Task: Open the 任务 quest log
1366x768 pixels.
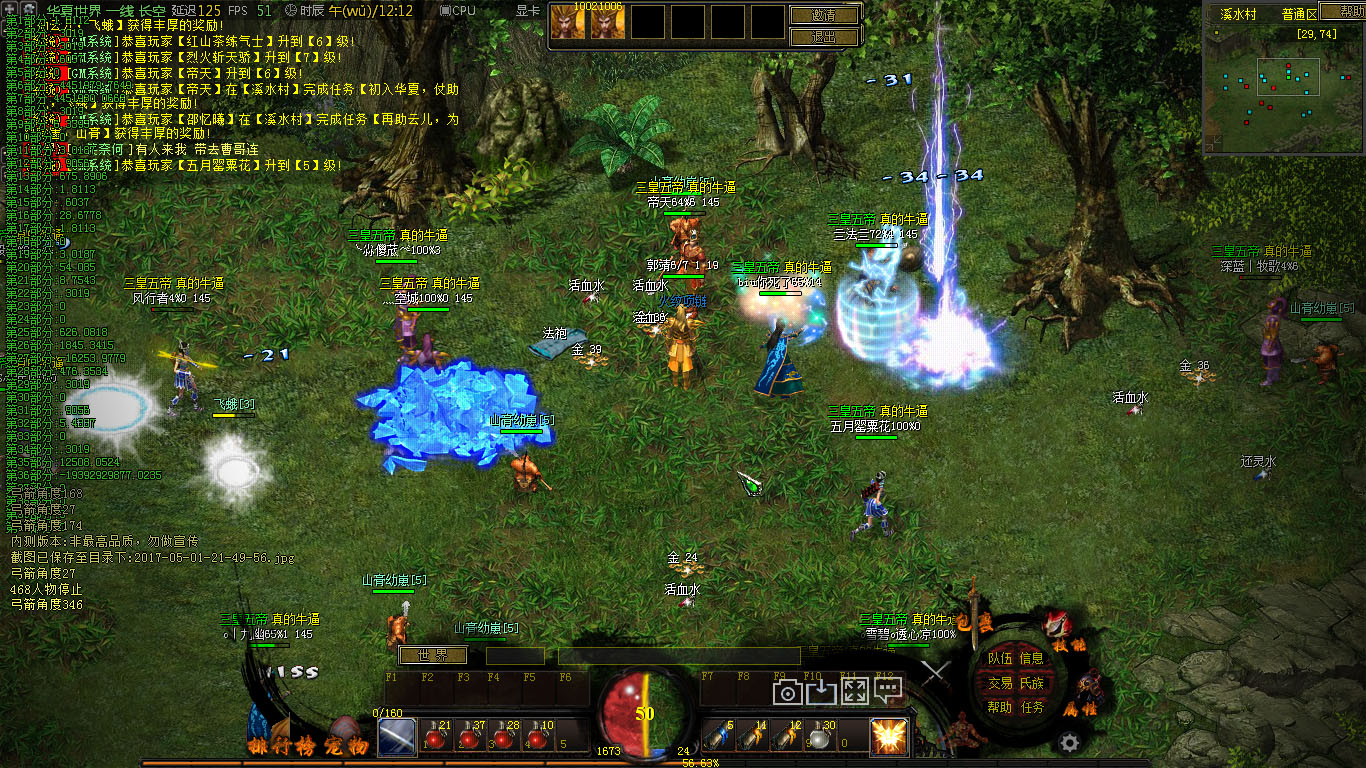Action: (x=1031, y=706)
